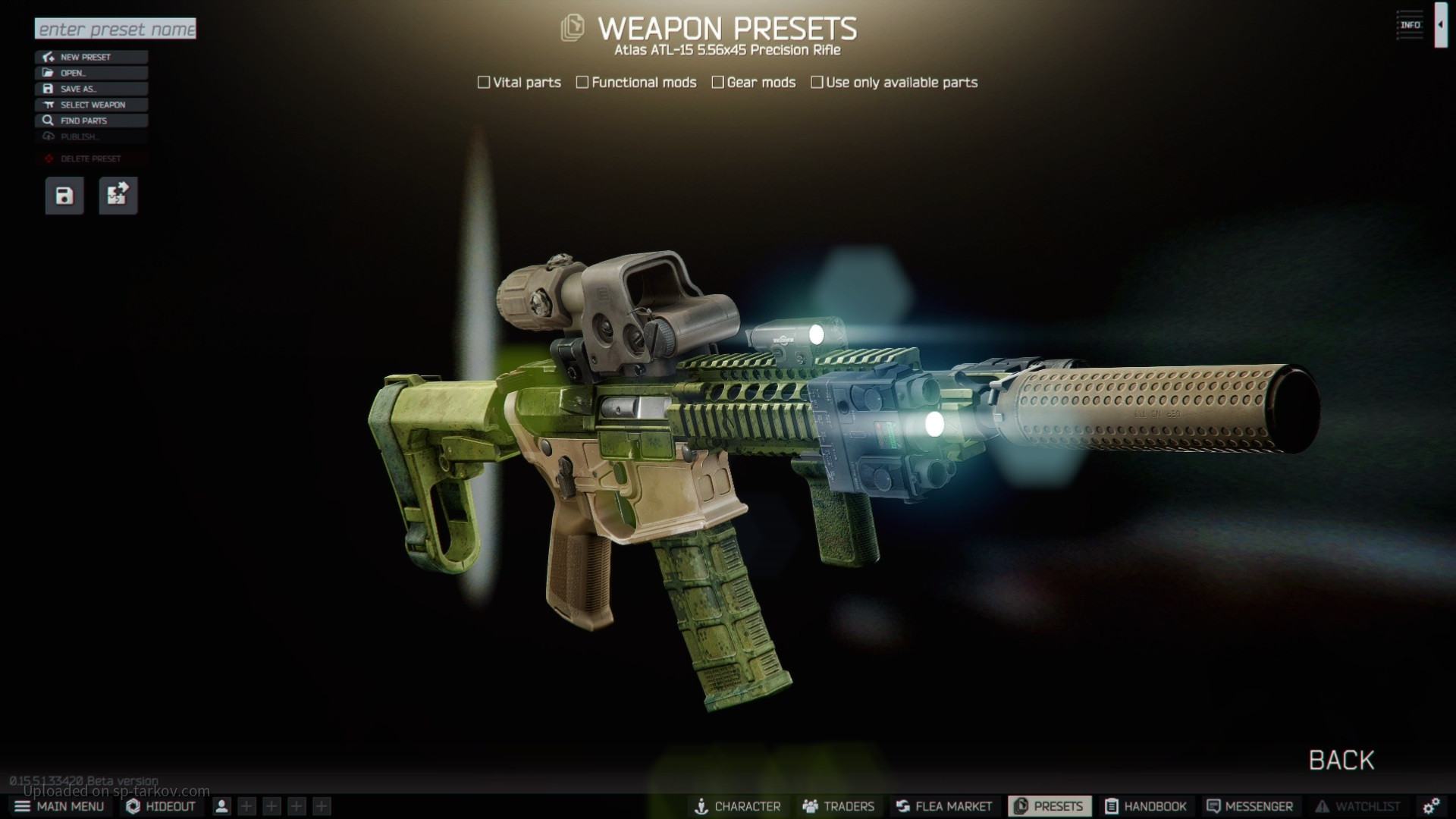Toggle the Vital parts checkbox

tap(484, 82)
